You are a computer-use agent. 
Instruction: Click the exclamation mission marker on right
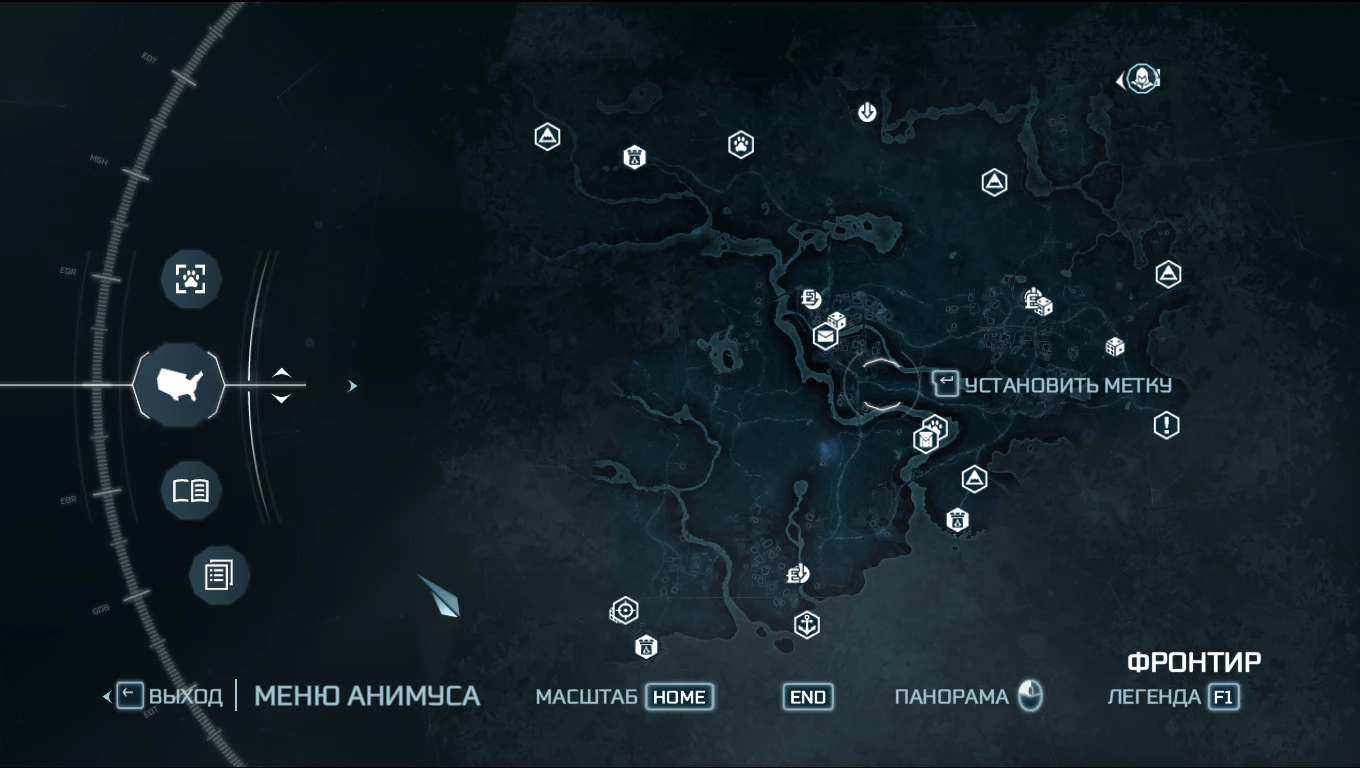pos(1167,425)
